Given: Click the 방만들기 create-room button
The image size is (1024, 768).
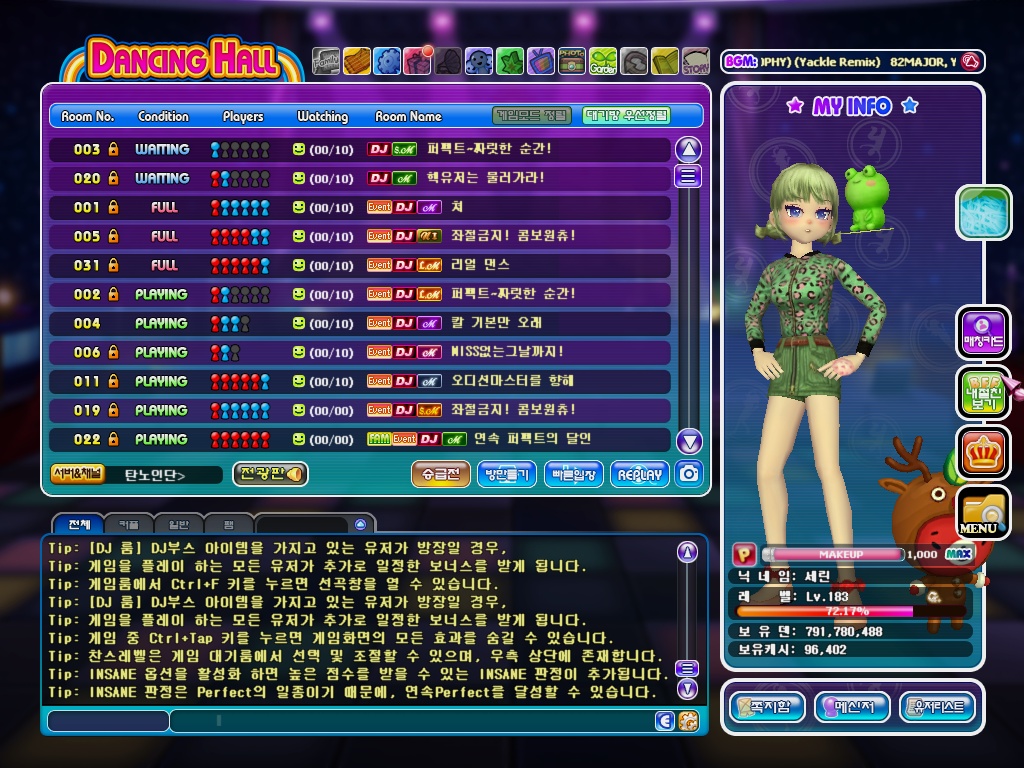Looking at the screenshot, I should point(508,475).
